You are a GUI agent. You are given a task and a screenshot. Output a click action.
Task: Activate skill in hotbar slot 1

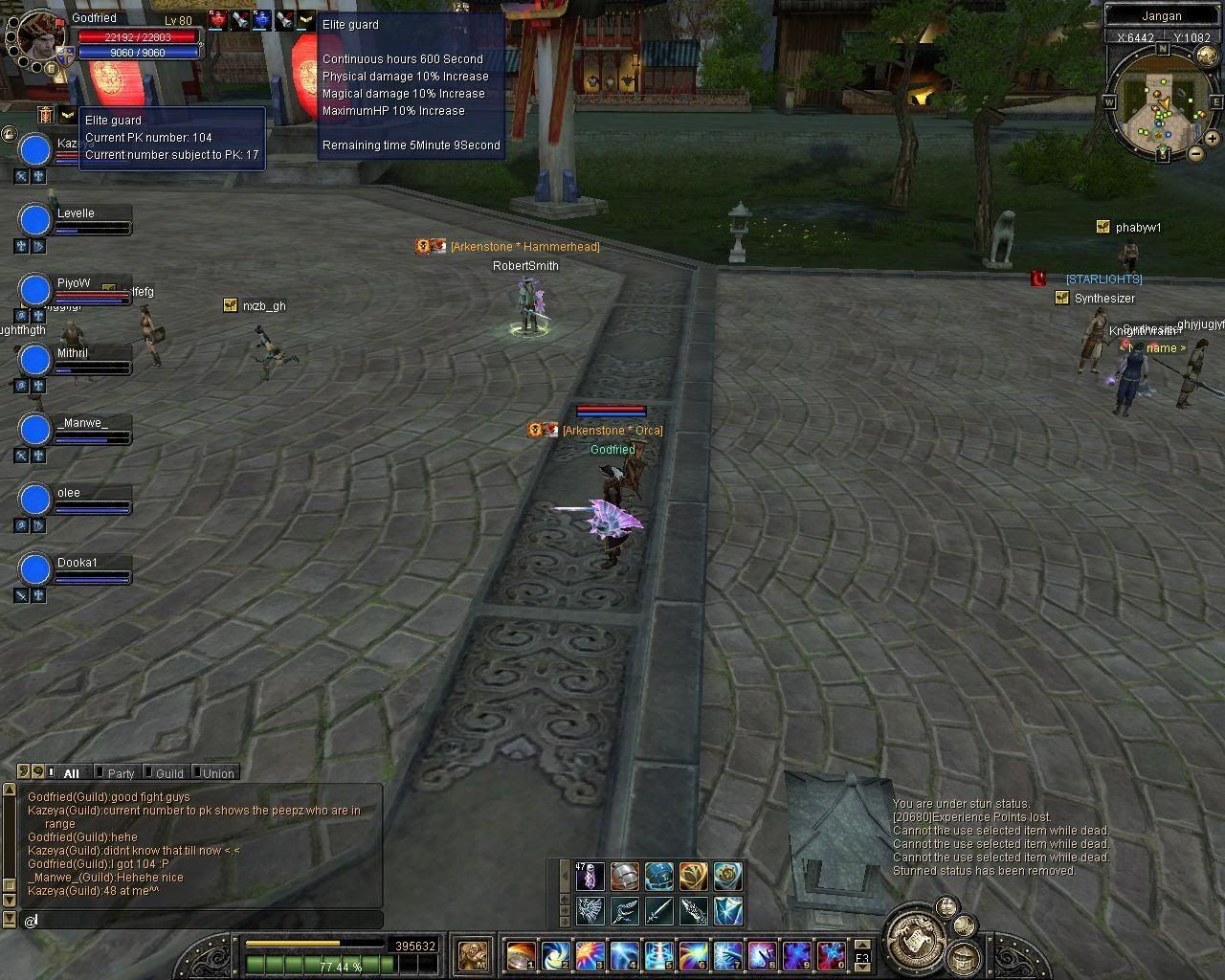(522, 955)
